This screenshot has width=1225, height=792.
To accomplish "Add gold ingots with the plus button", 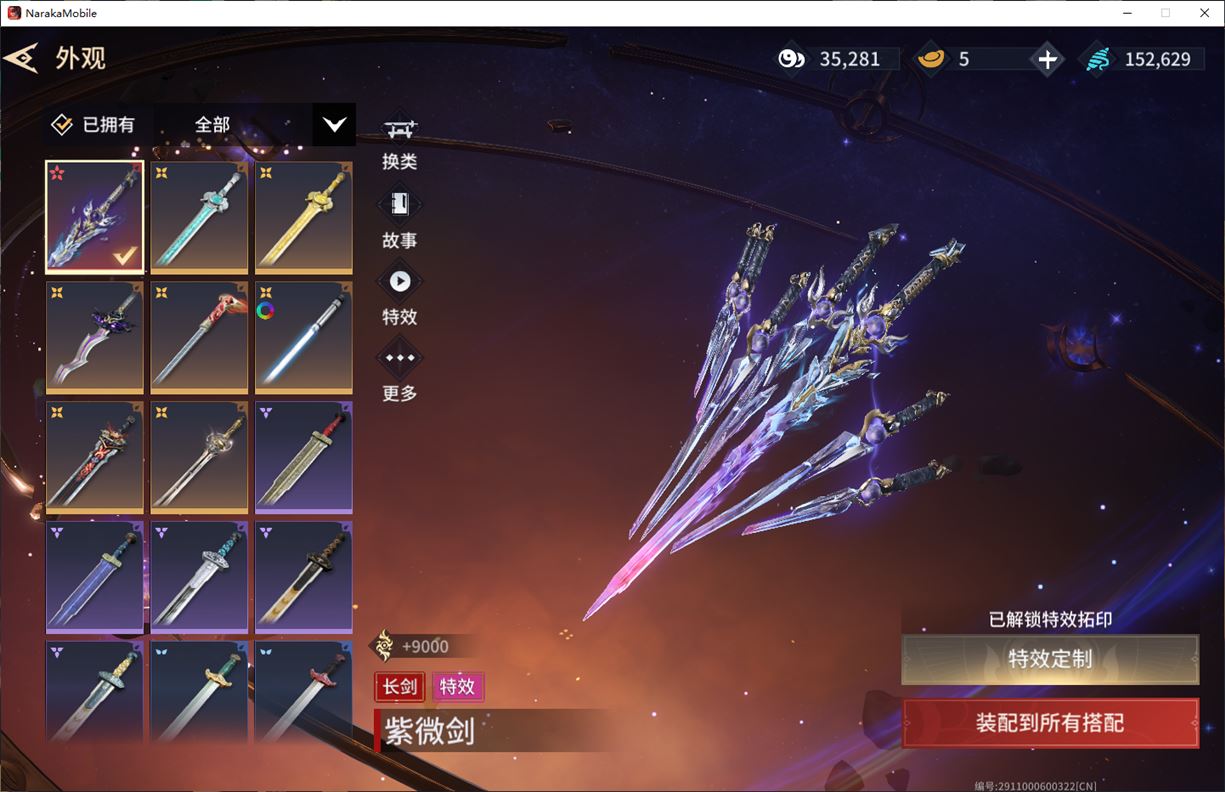I will (x=1047, y=59).
